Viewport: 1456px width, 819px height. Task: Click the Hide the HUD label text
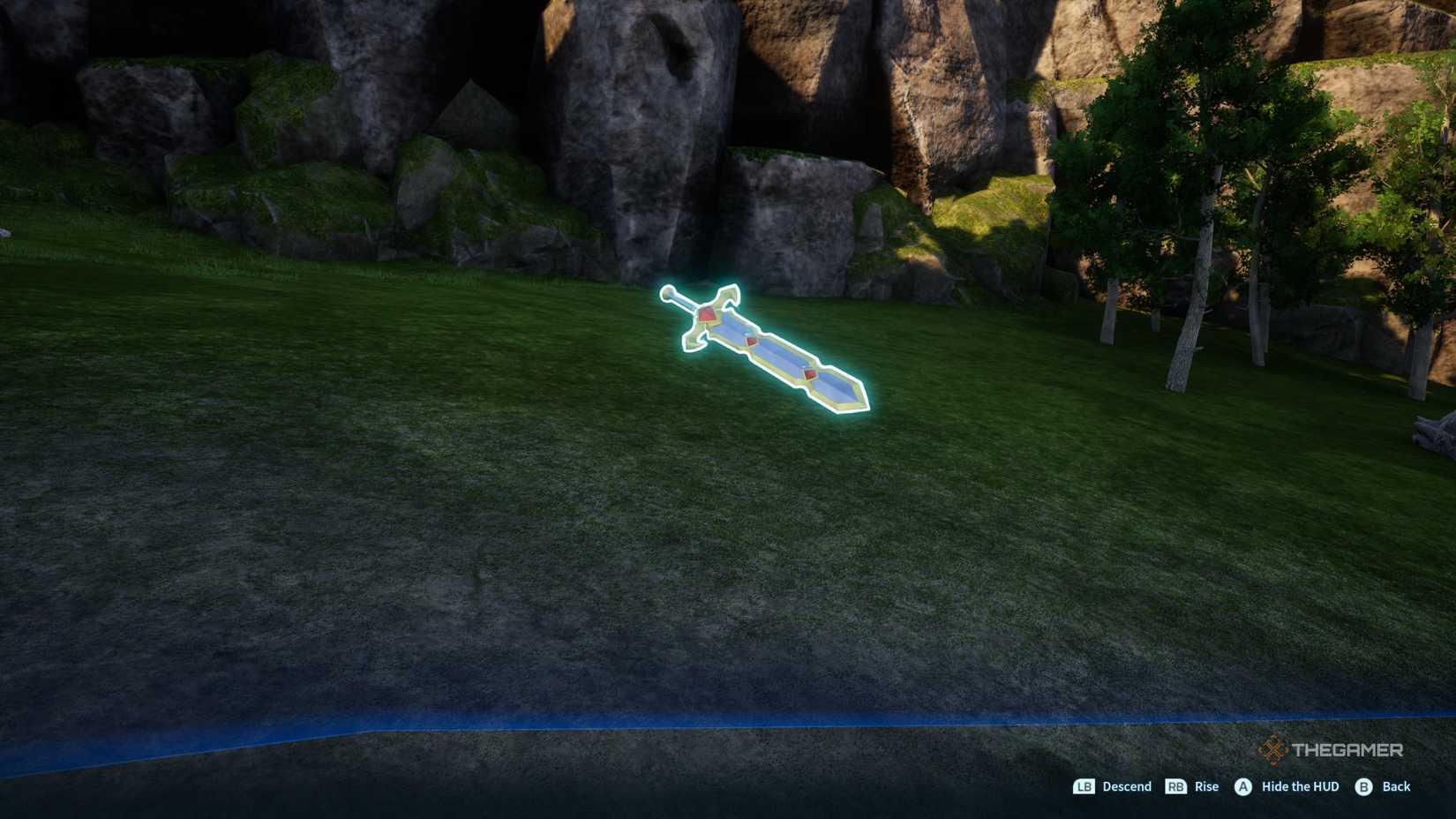tap(1300, 786)
